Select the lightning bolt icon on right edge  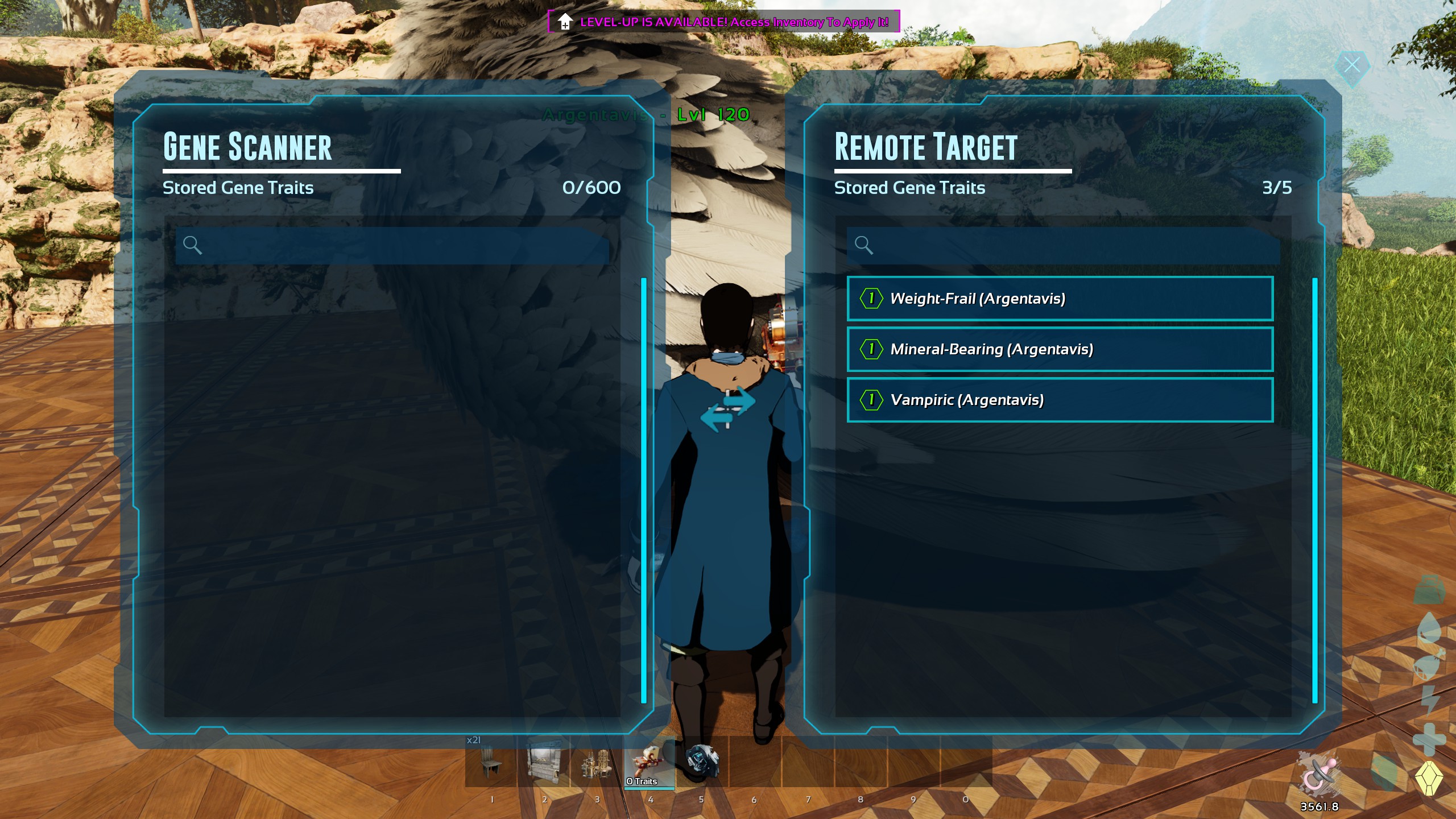click(x=1429, y=701)
